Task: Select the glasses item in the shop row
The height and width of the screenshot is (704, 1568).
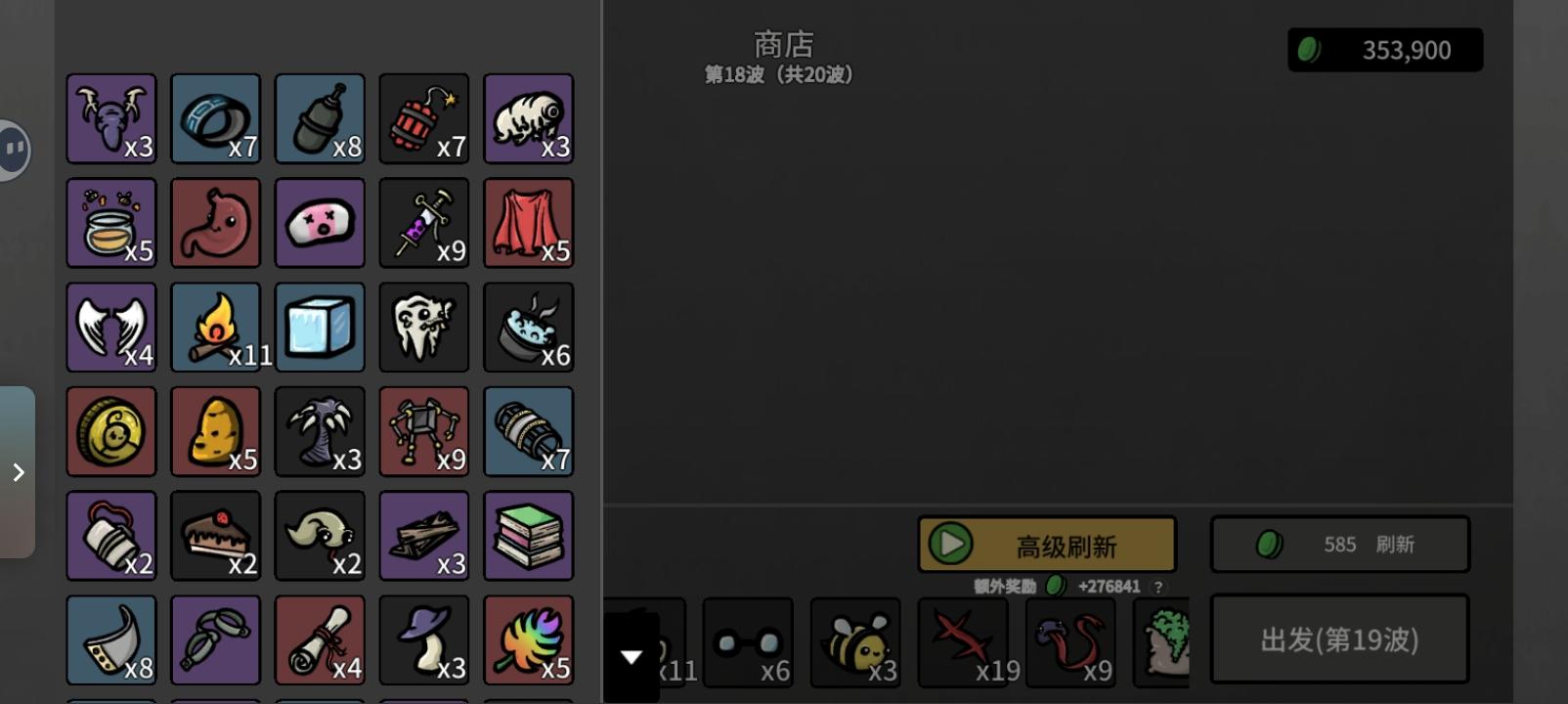Action: (748, 642)
